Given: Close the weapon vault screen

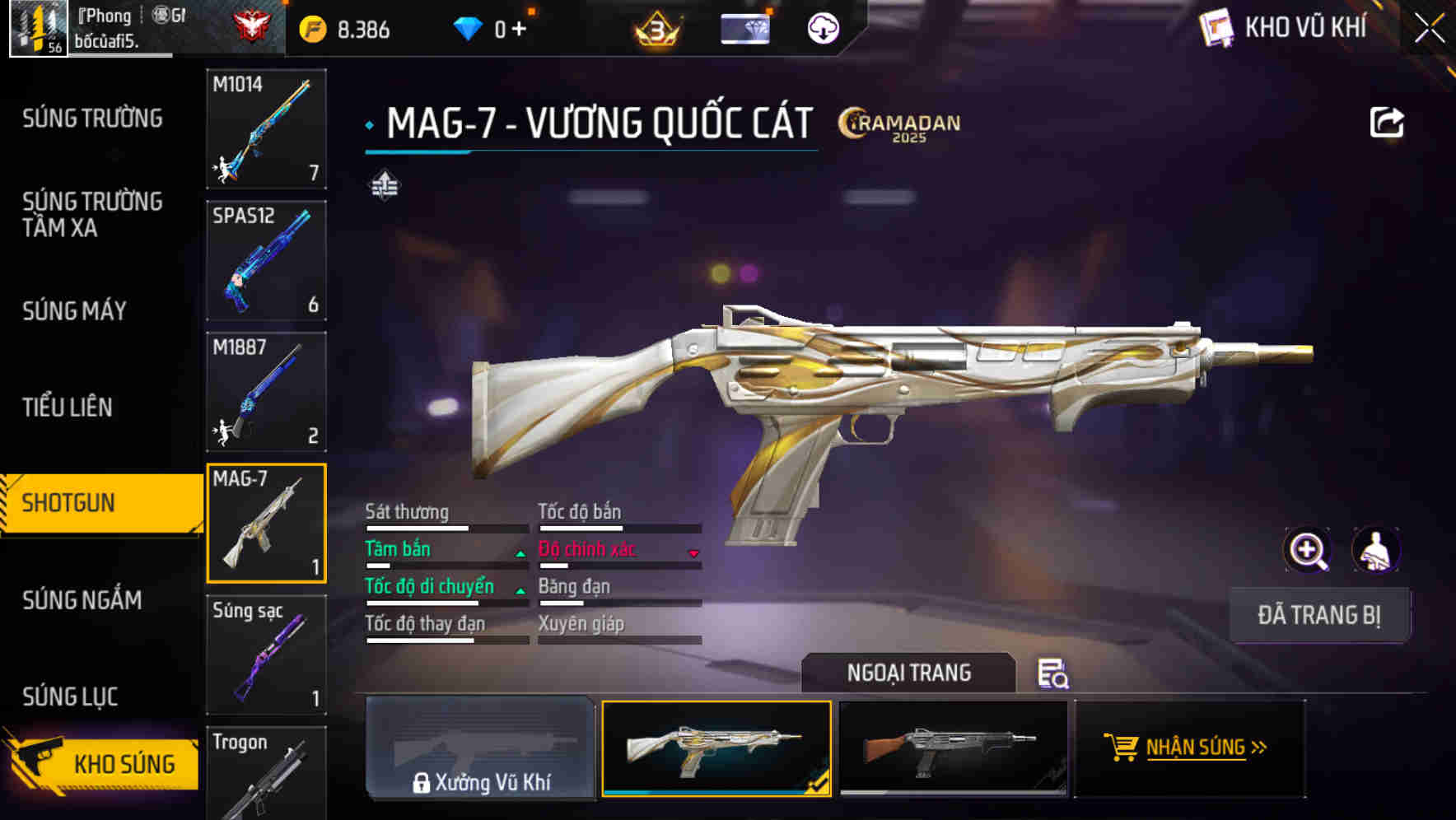Looking at the screenshot, I should 1429,29.
